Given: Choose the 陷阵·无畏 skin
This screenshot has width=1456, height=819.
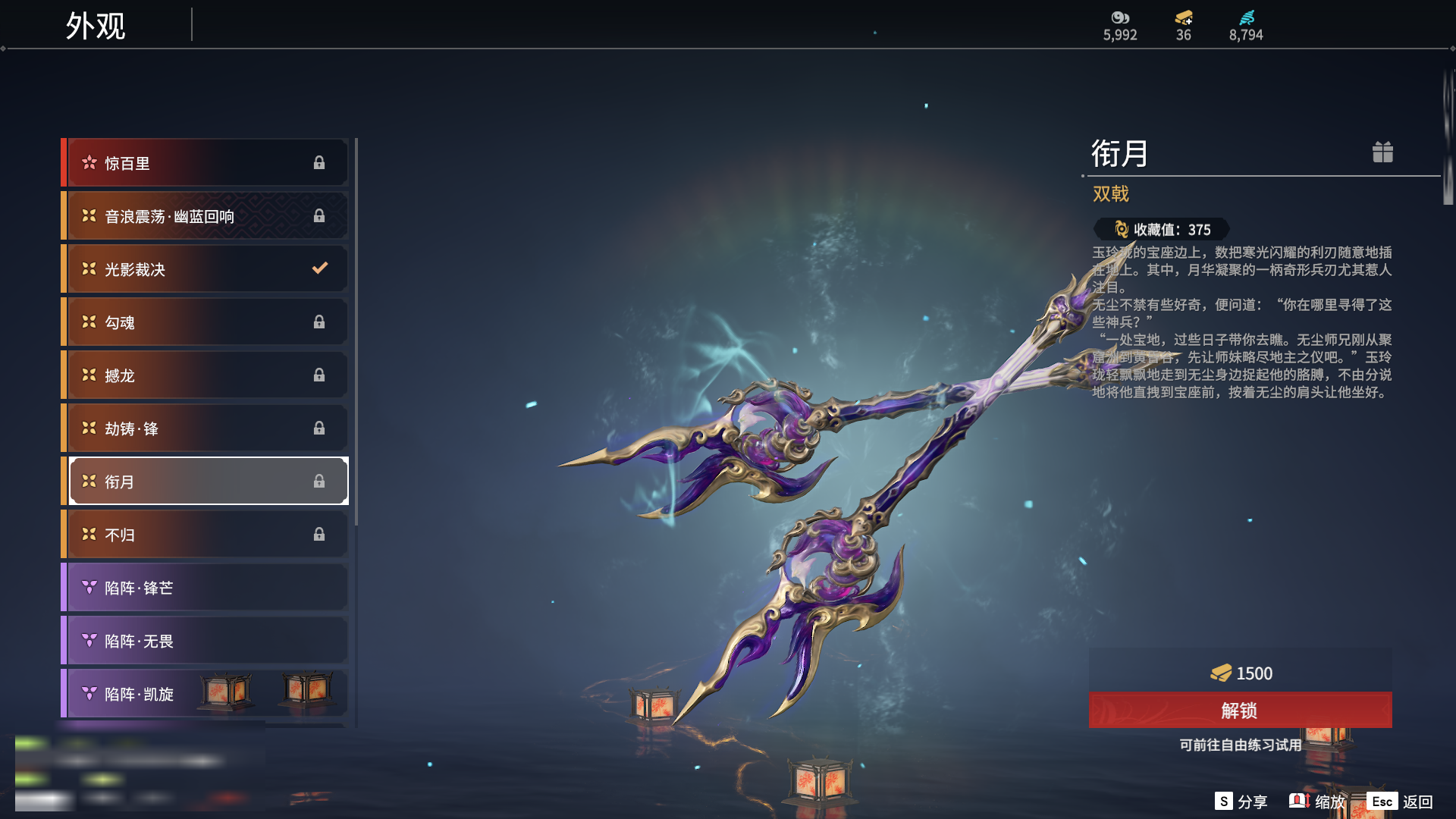Looking at the screenshot, I should (206, 641).
